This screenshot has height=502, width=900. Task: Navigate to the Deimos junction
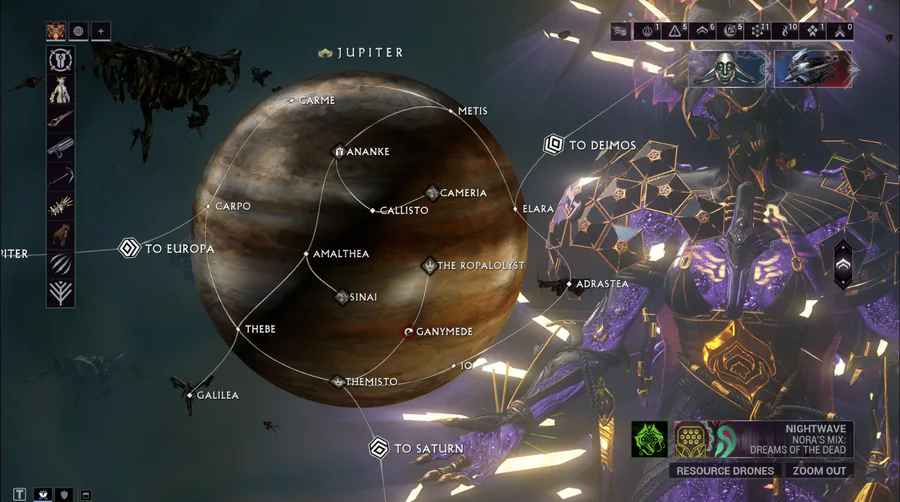[x=553, y=145]
